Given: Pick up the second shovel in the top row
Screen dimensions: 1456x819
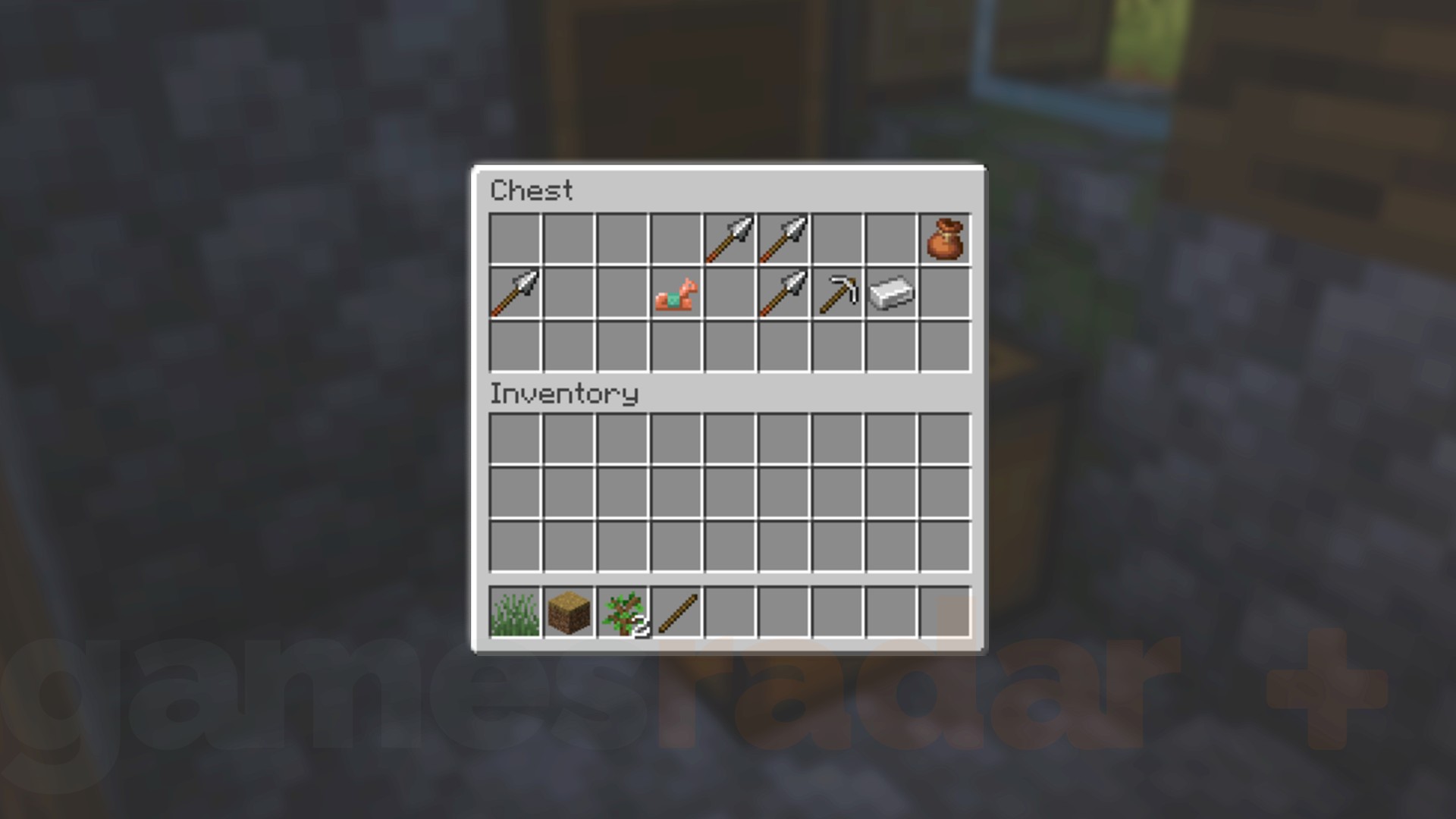Looking at the screenshot, I should click(783, 240).
